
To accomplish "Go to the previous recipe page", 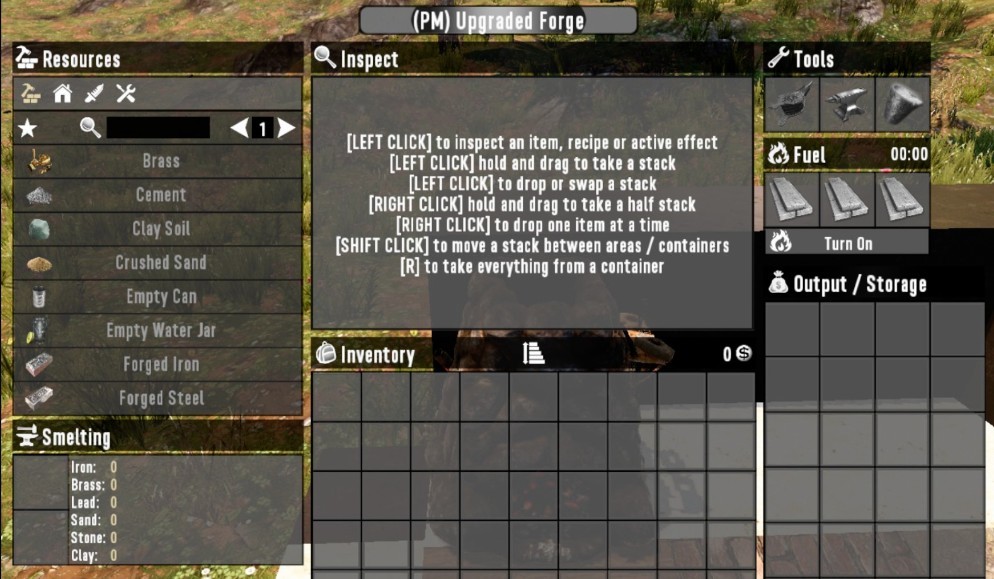I will pyautogui.click(x=238, y=128).
